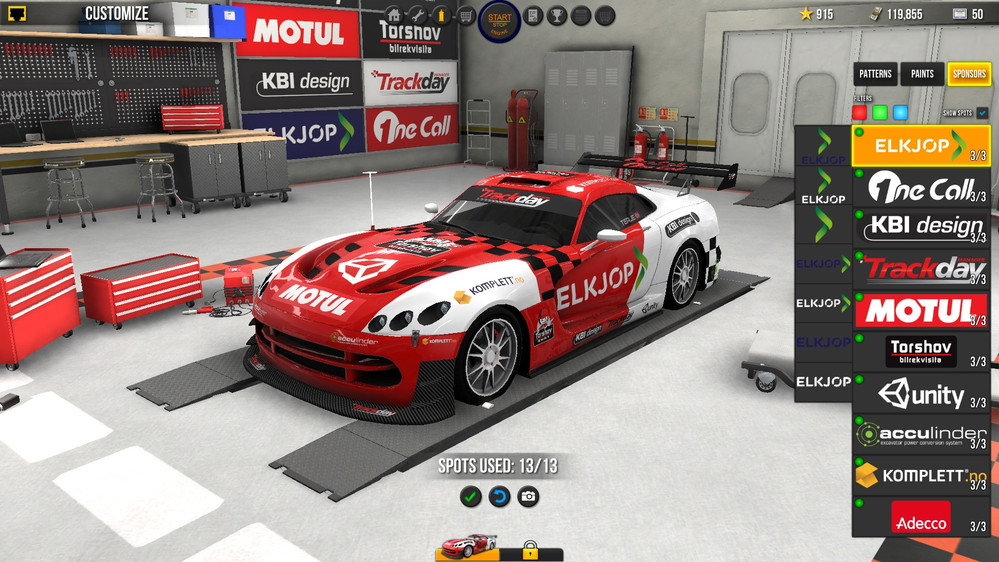Select the Acculinder sponsor entry
Image resolution: width=999 pixels, height=562 pixels.
[920, 435]
